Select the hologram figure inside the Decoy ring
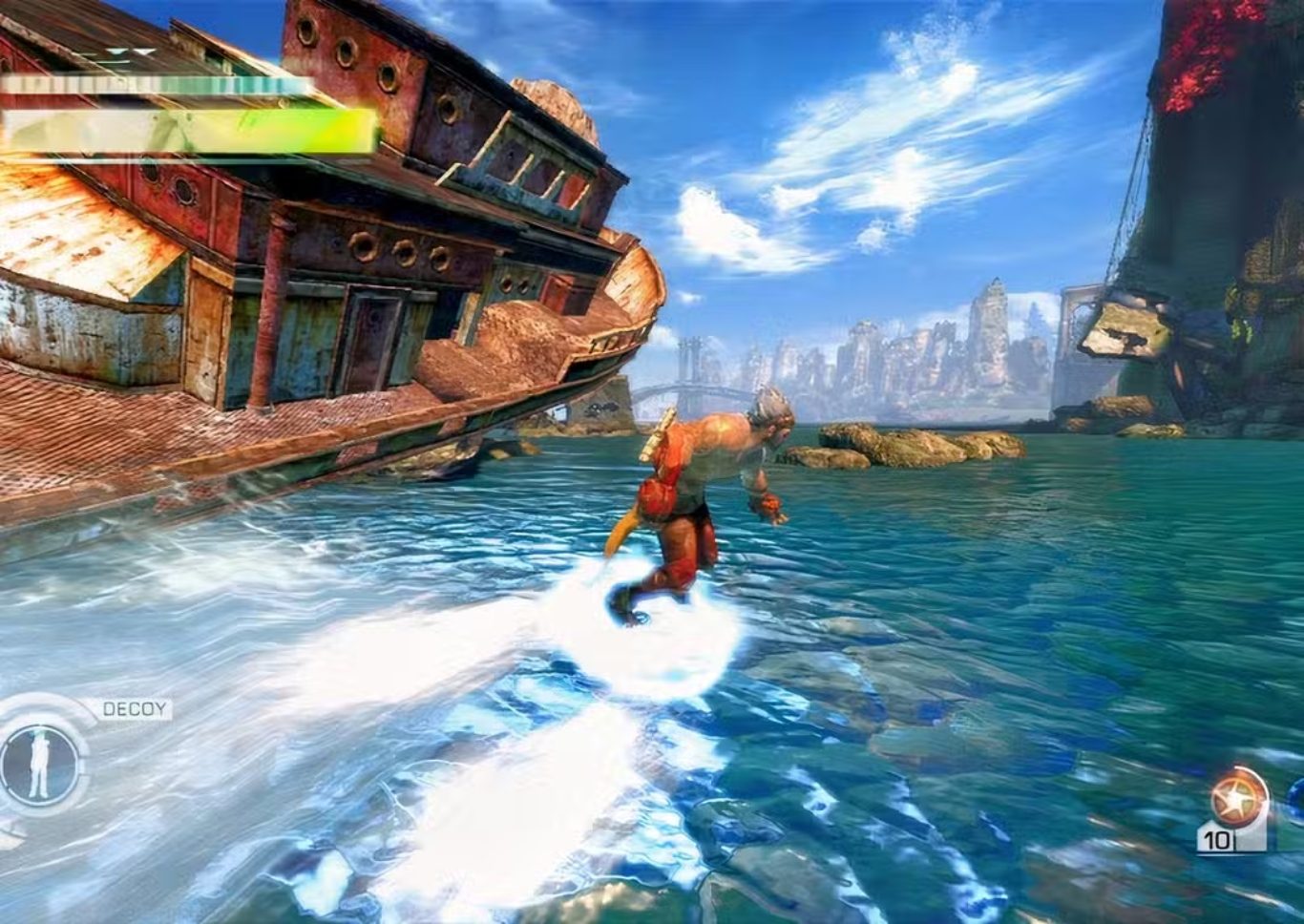This screenshot has width=1304, height=924. [38, 764]
